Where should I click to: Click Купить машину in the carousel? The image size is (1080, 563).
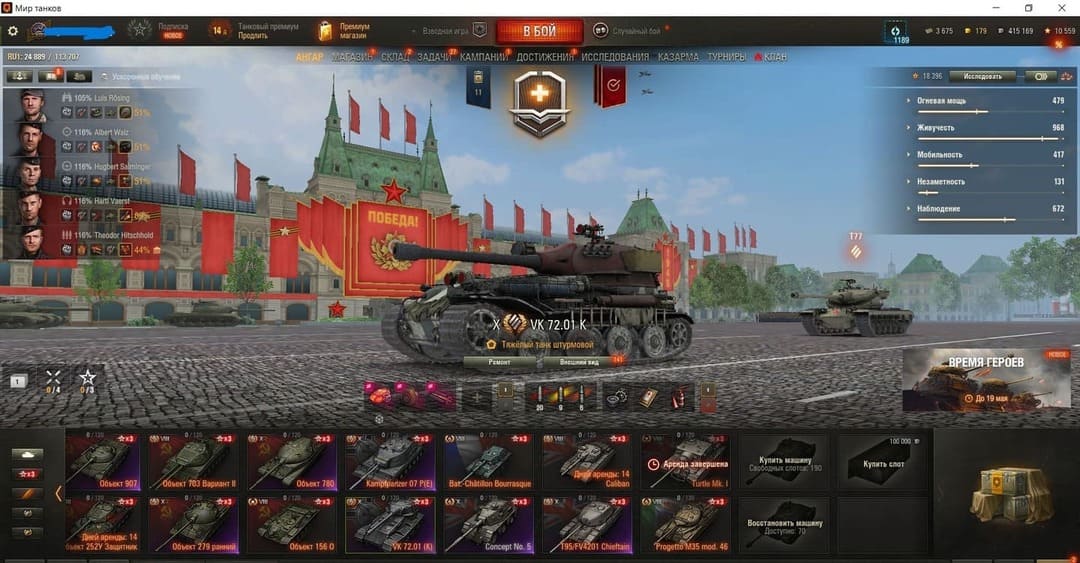783,463
